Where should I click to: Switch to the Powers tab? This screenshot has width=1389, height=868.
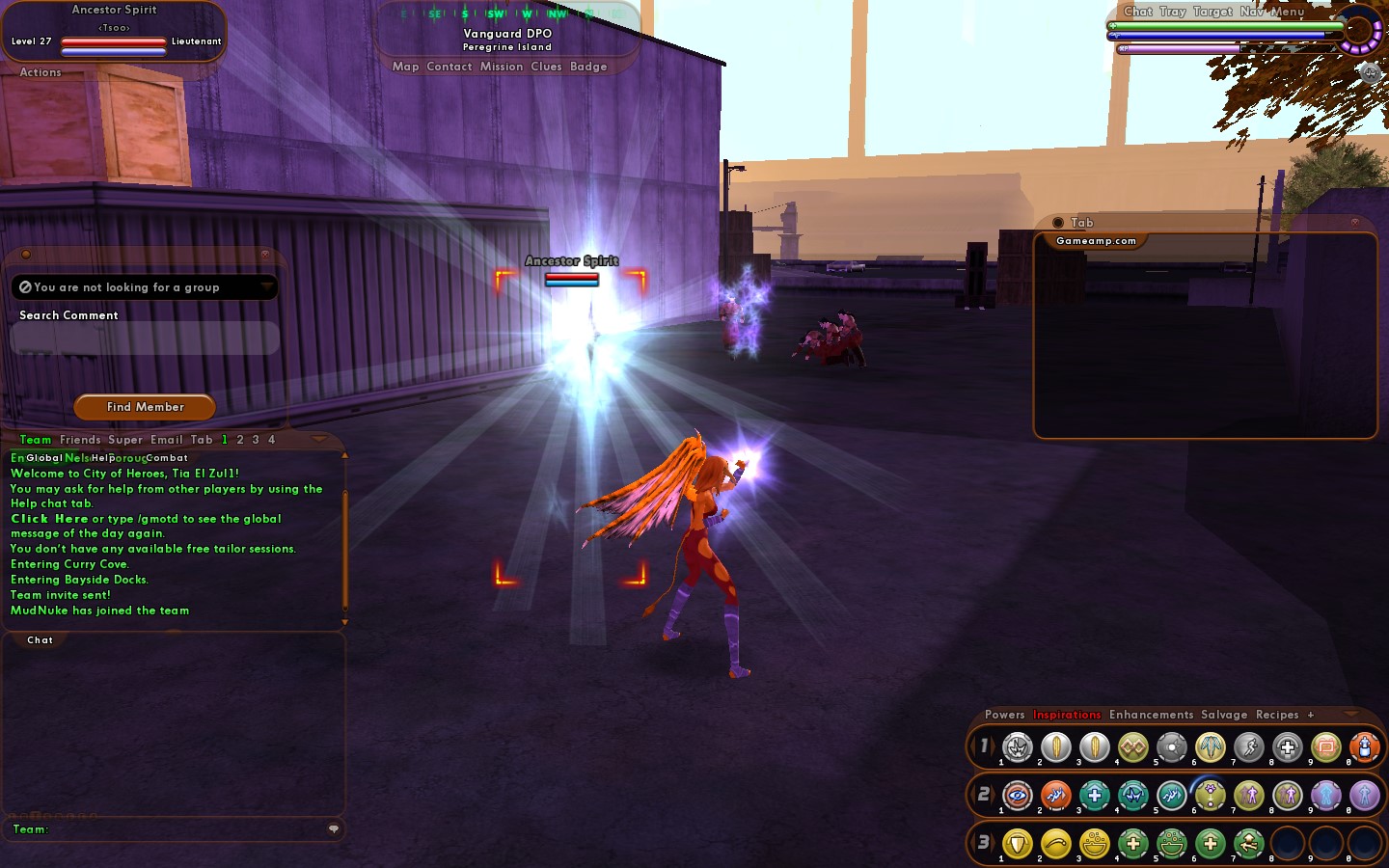(x=1004, y=715)
